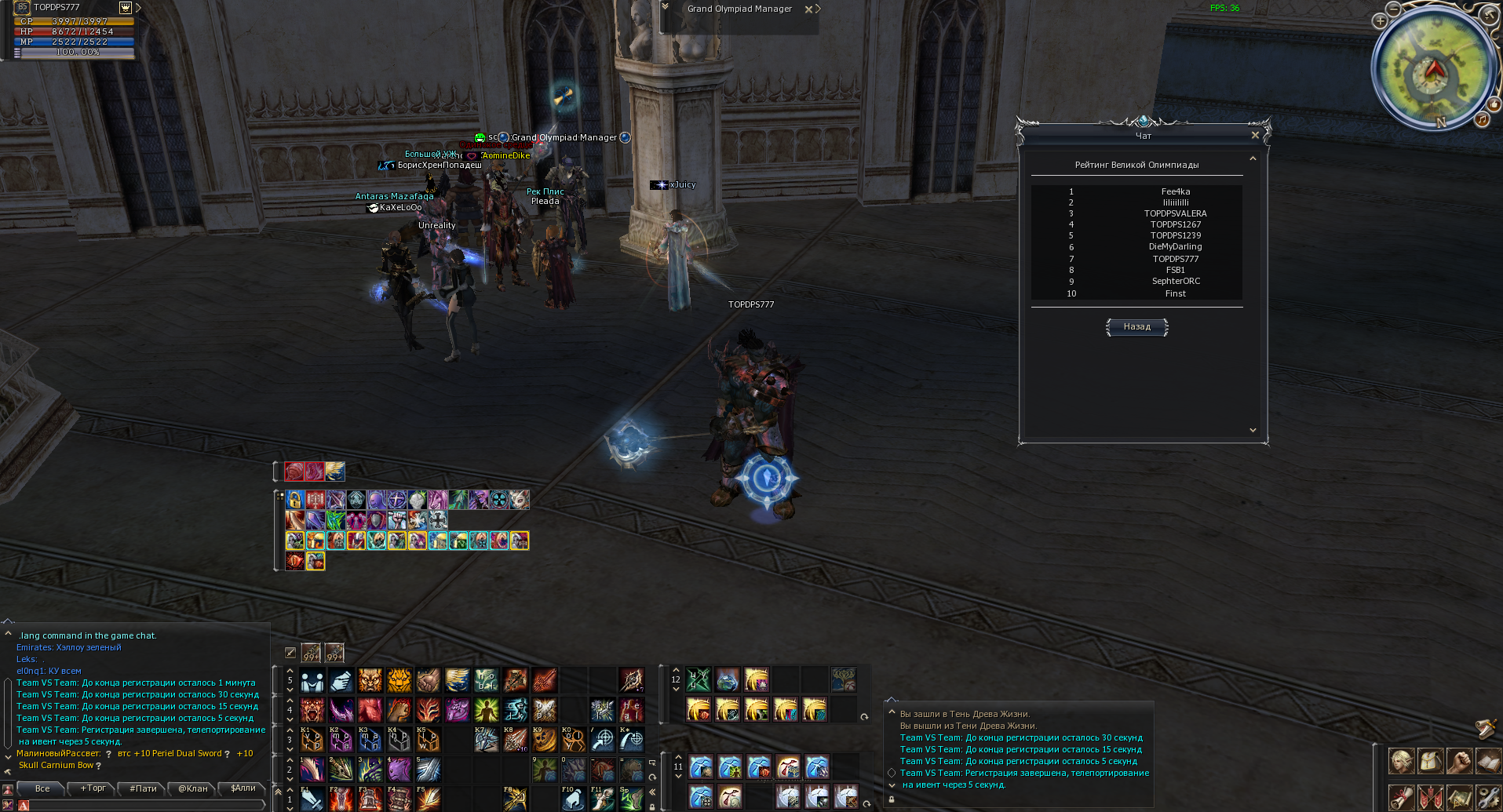This screenshot has width=1503, height=812.
Task: Click the music note icon under the minimap
Action: point(1483,120)
